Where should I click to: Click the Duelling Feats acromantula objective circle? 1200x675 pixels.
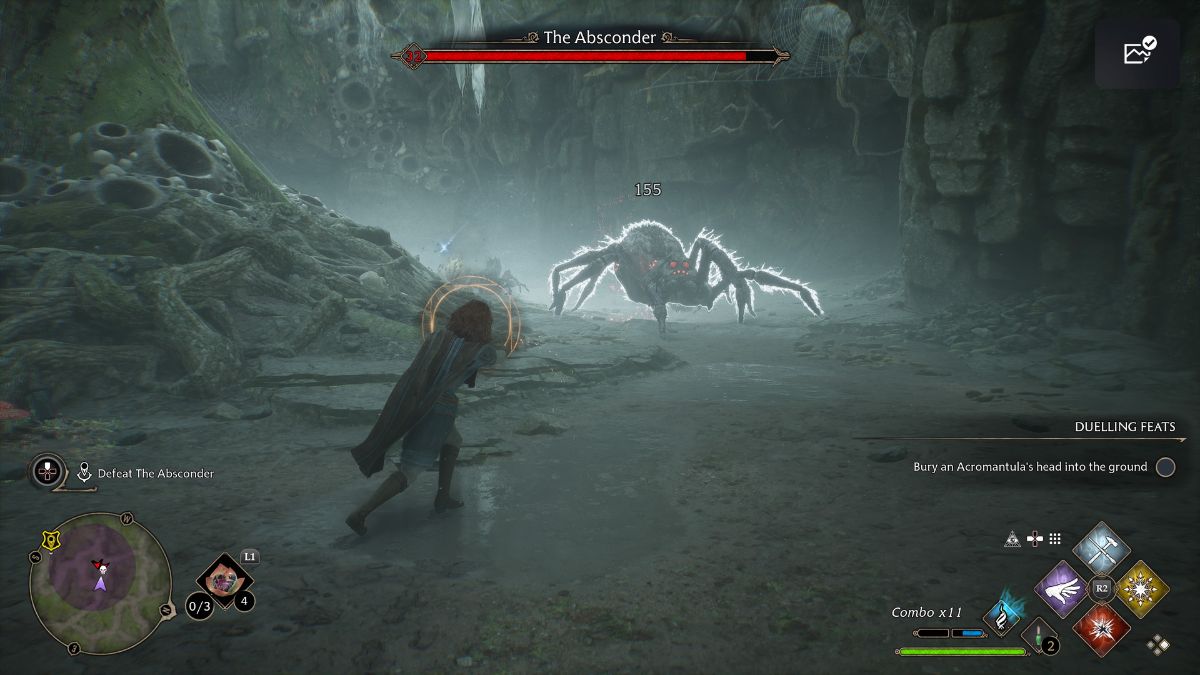tap(1165, 467)
